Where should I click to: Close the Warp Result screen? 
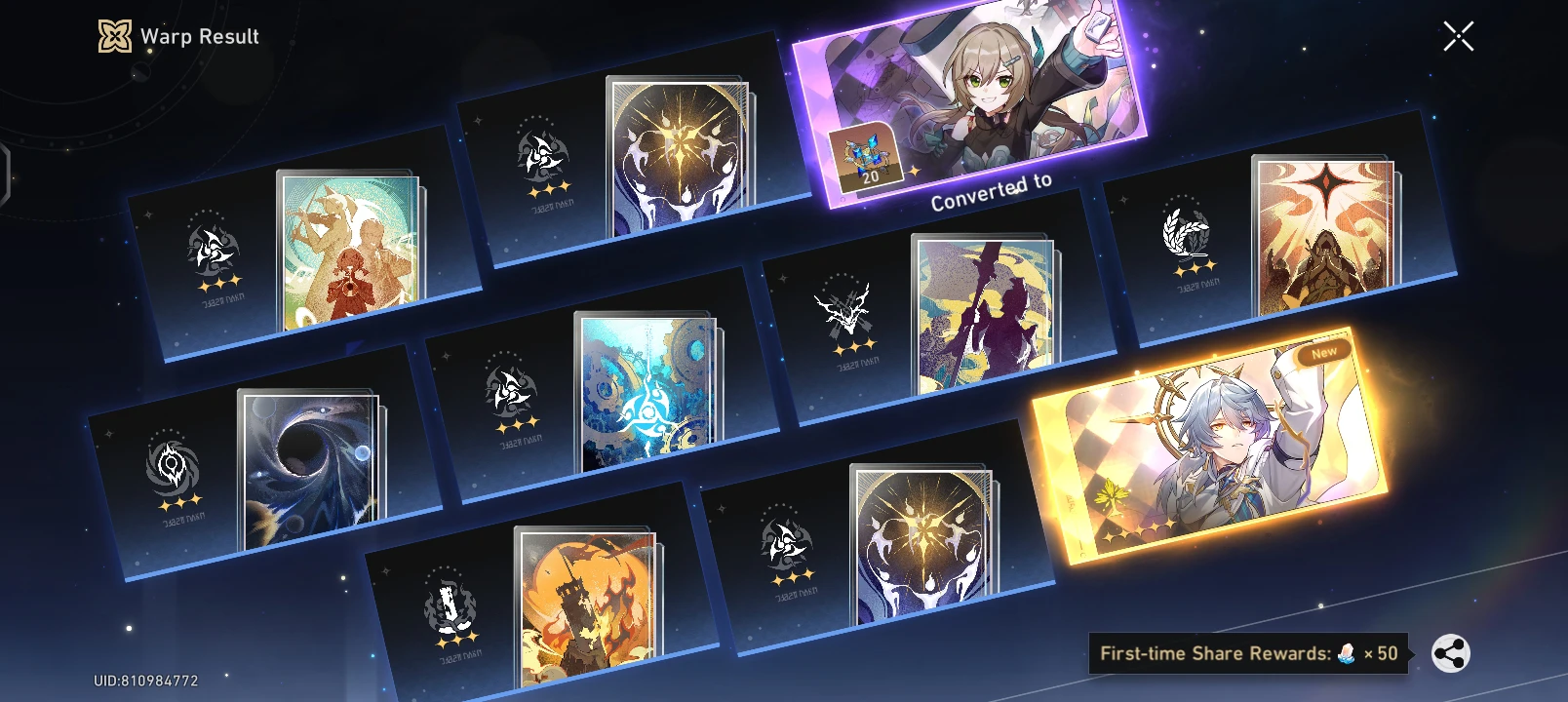[x=1459, y=36]
